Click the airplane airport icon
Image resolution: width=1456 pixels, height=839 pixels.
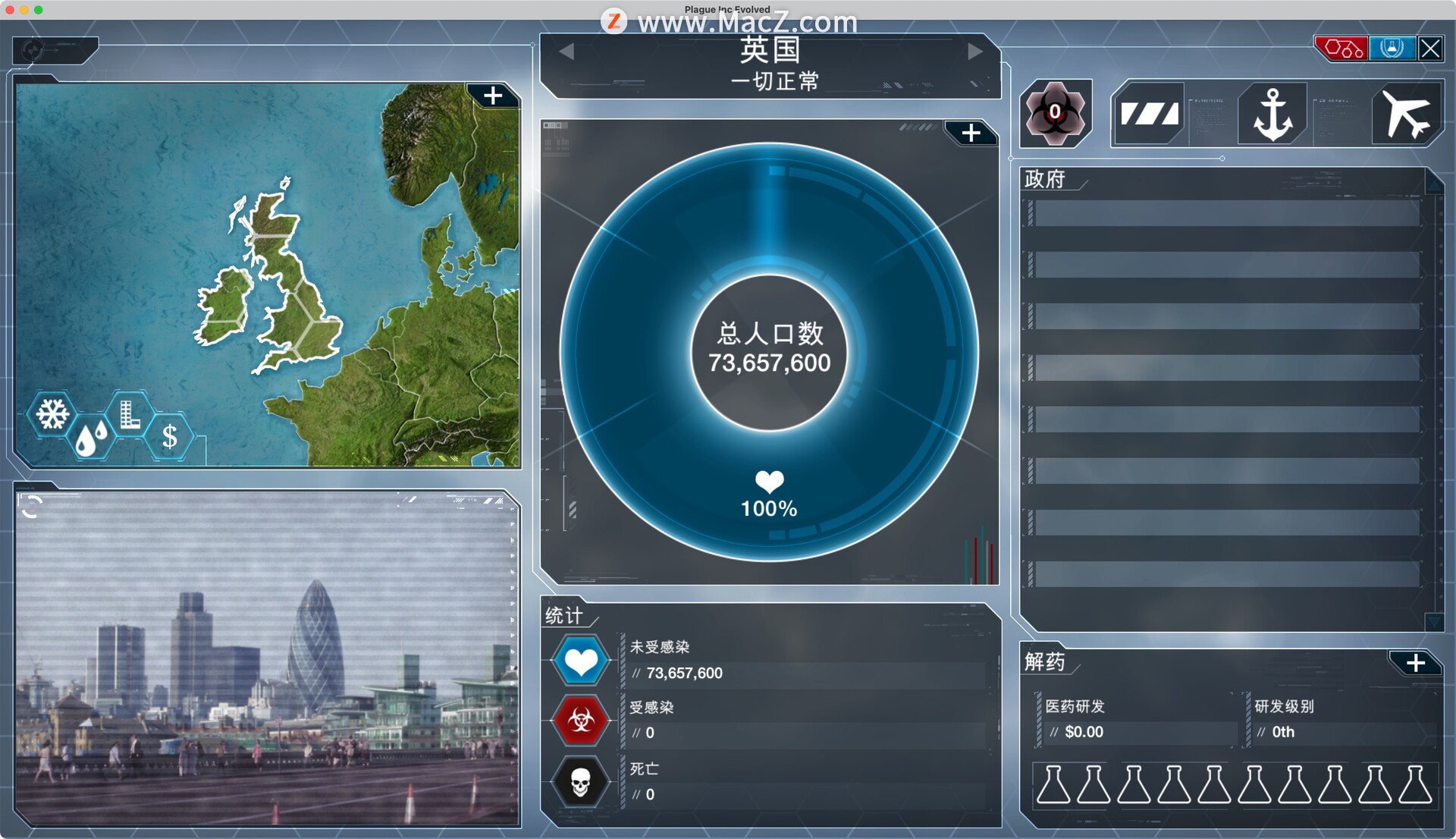[1405, 115]
